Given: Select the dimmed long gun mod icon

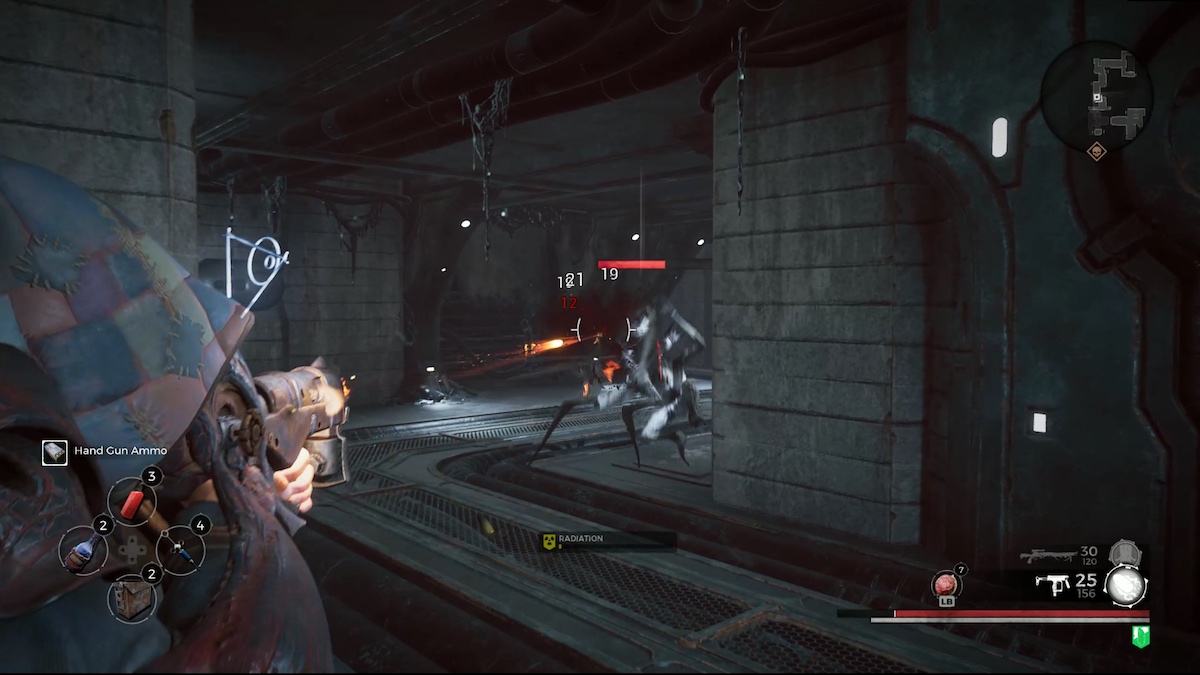Looking at the screenshot, I should (1124, 553).
